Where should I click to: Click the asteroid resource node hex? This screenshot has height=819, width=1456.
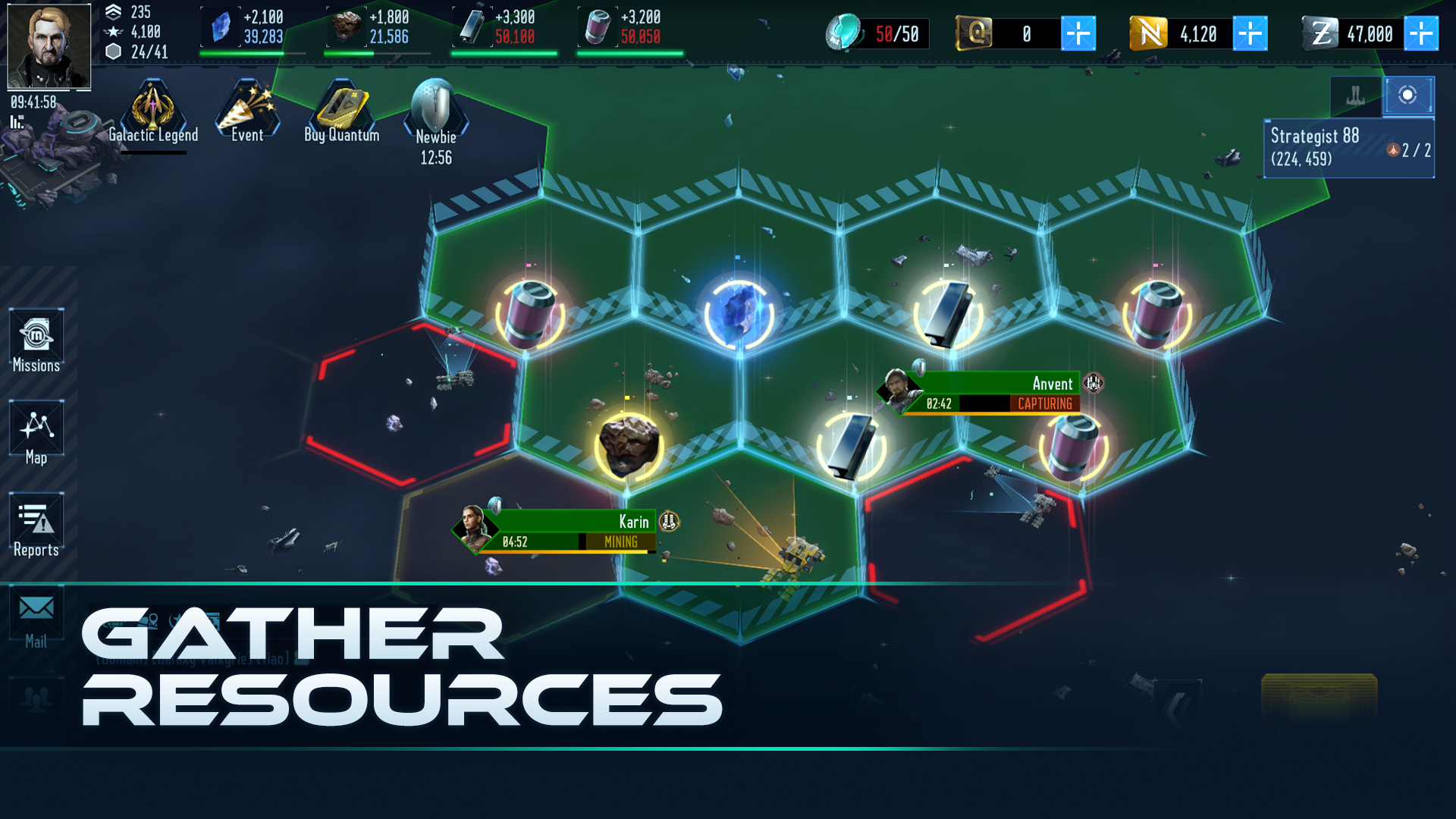pos(627,446)
